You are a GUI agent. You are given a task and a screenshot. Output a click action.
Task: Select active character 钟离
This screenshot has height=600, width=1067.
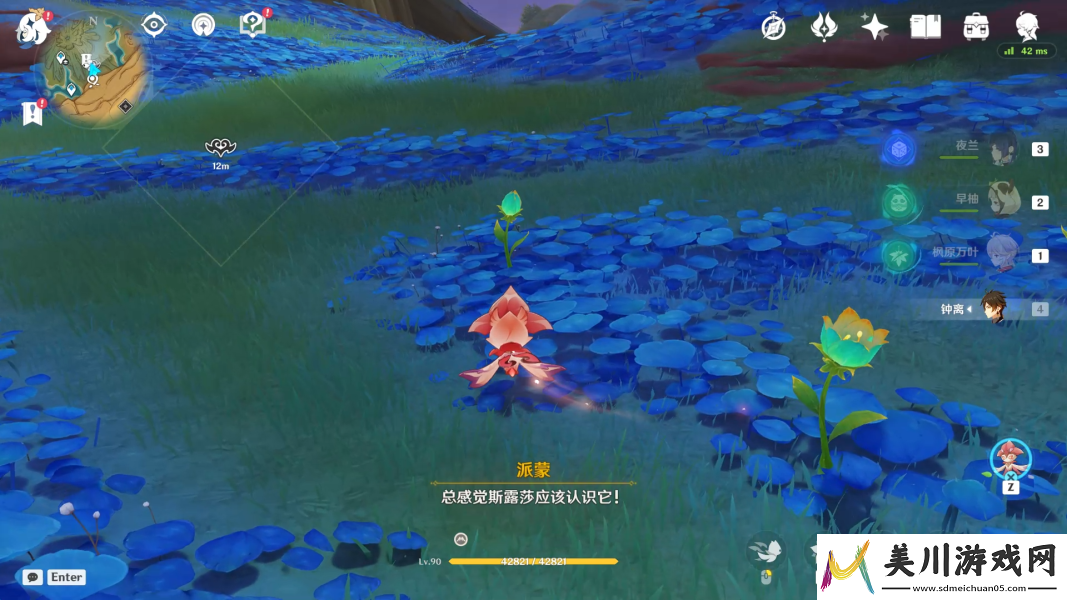992,308
